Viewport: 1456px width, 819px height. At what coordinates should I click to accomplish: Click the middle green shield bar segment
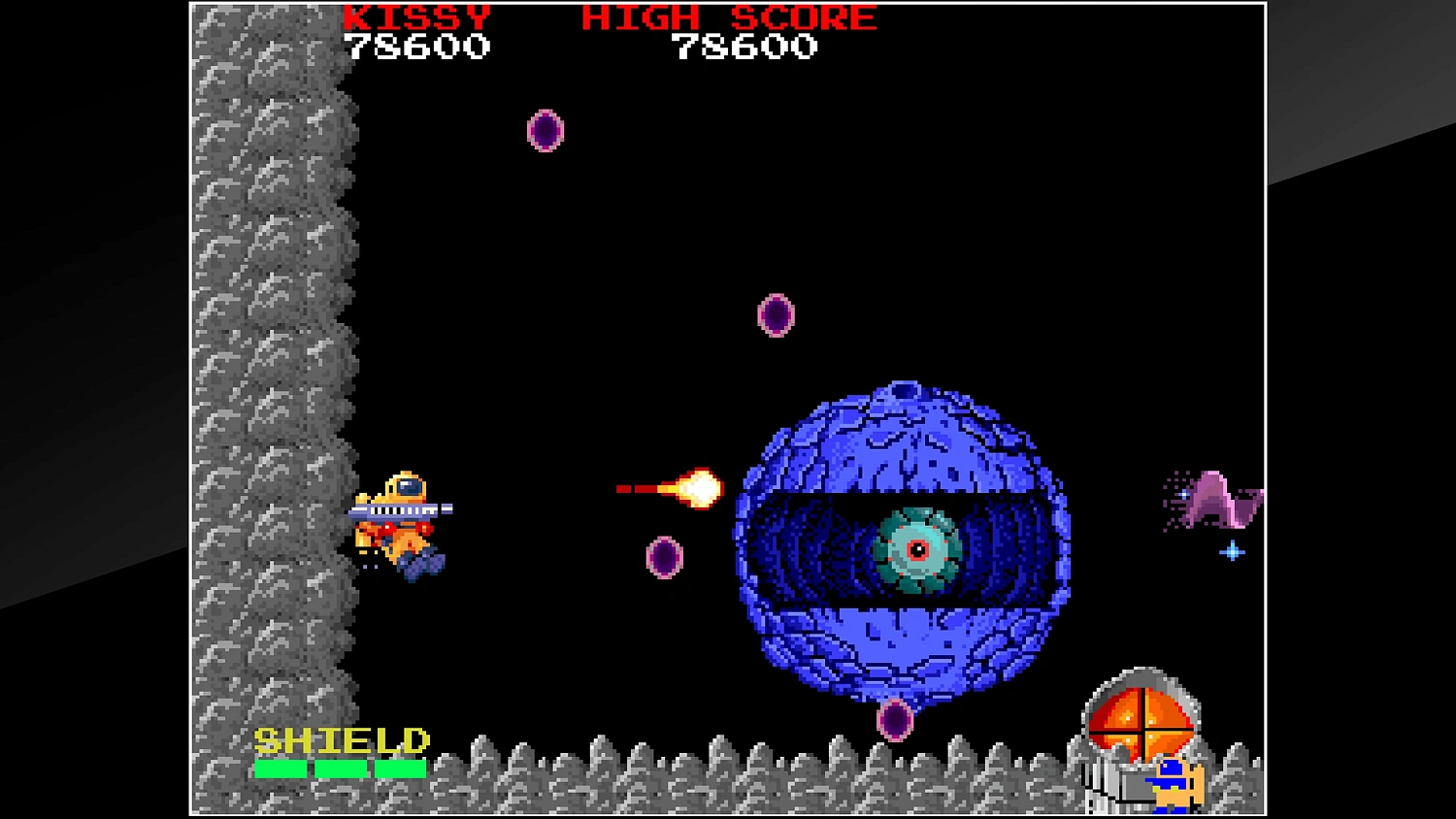click(339, 769)
